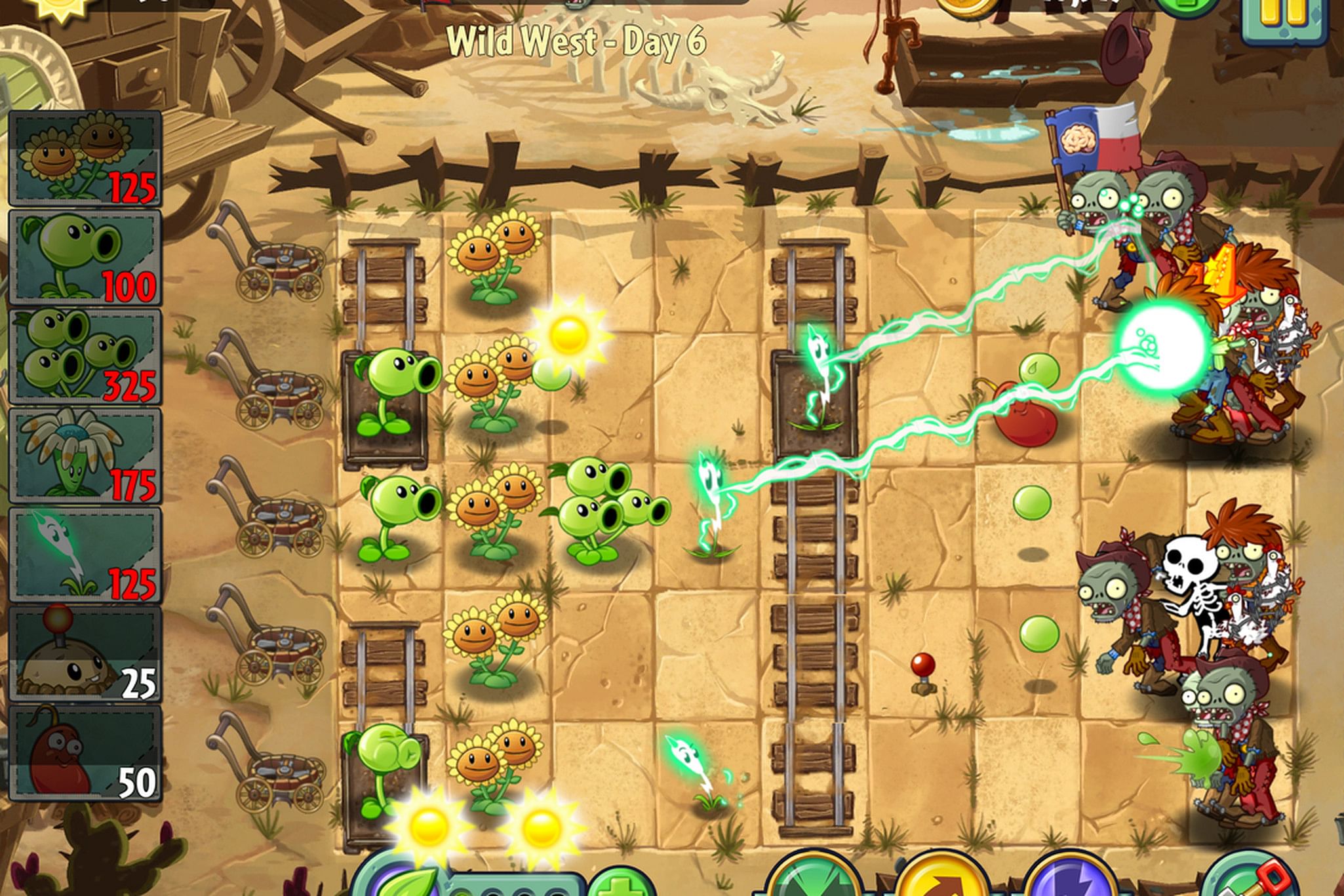The height and width of the screenshot is (896, 1344).
Task: Select the Twin Sunflower seed packet
Action: click(x=85, y=158)
